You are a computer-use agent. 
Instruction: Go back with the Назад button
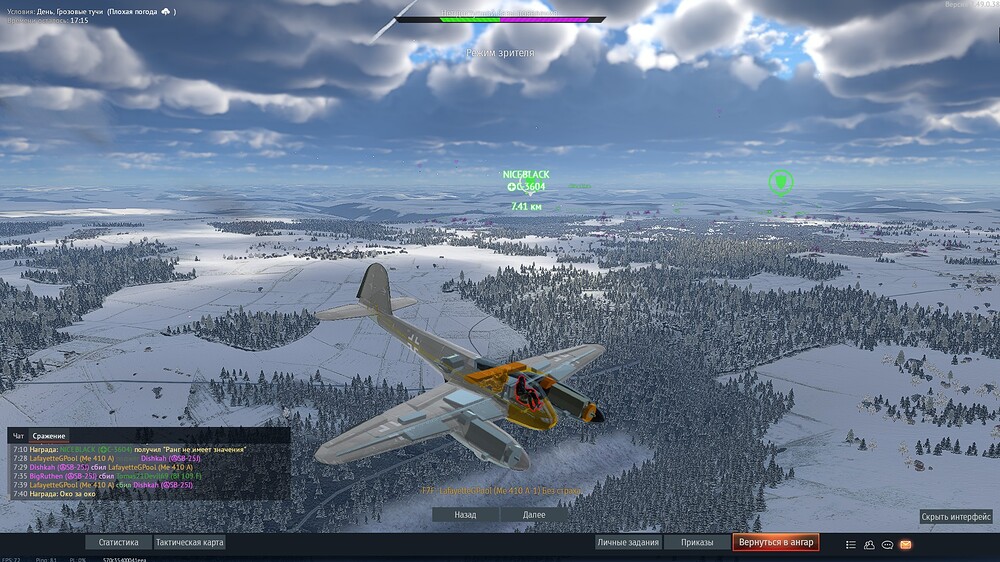point(465,514)
